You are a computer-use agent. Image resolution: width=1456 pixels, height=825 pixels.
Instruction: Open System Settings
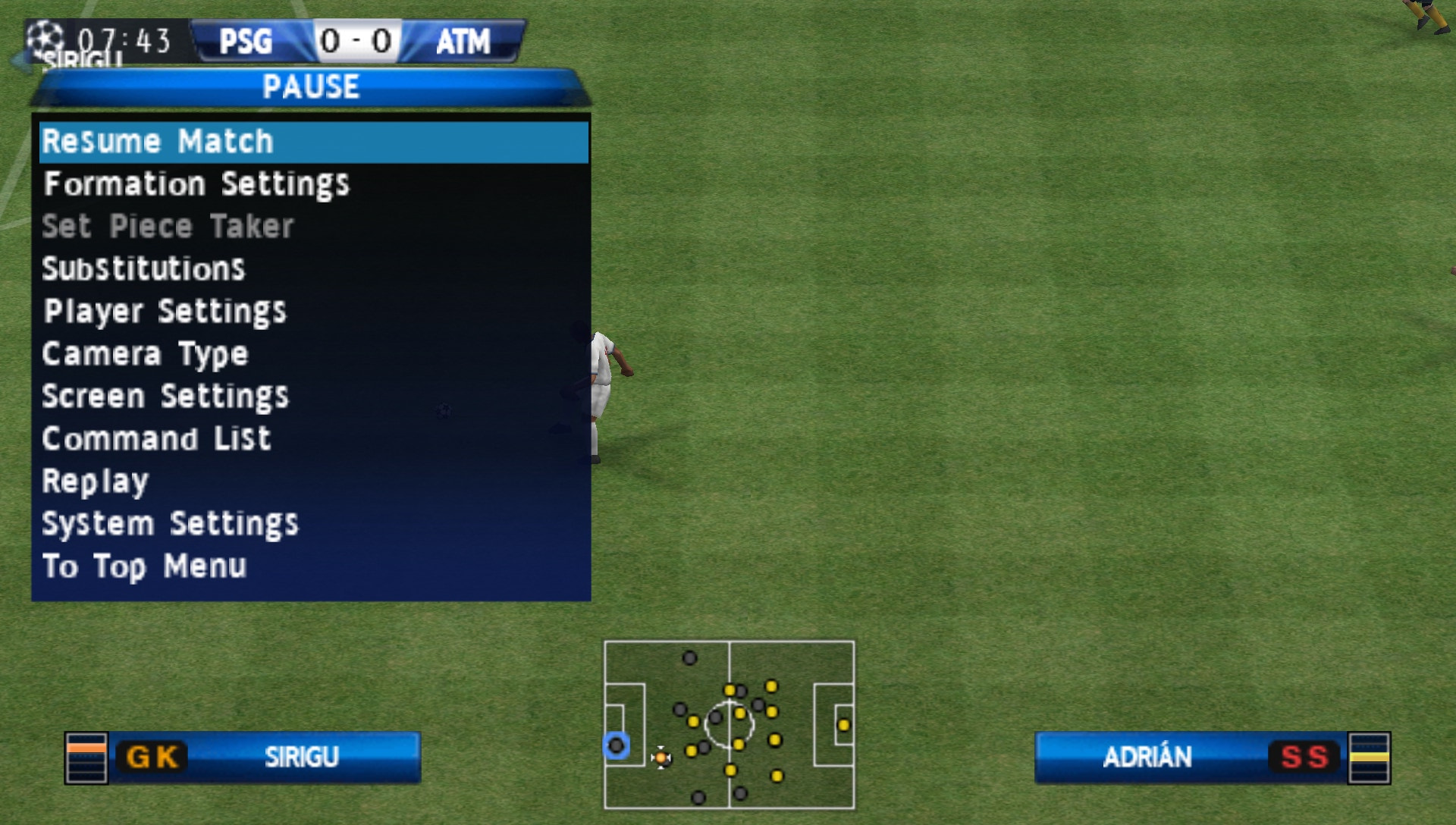click(170, 524)
